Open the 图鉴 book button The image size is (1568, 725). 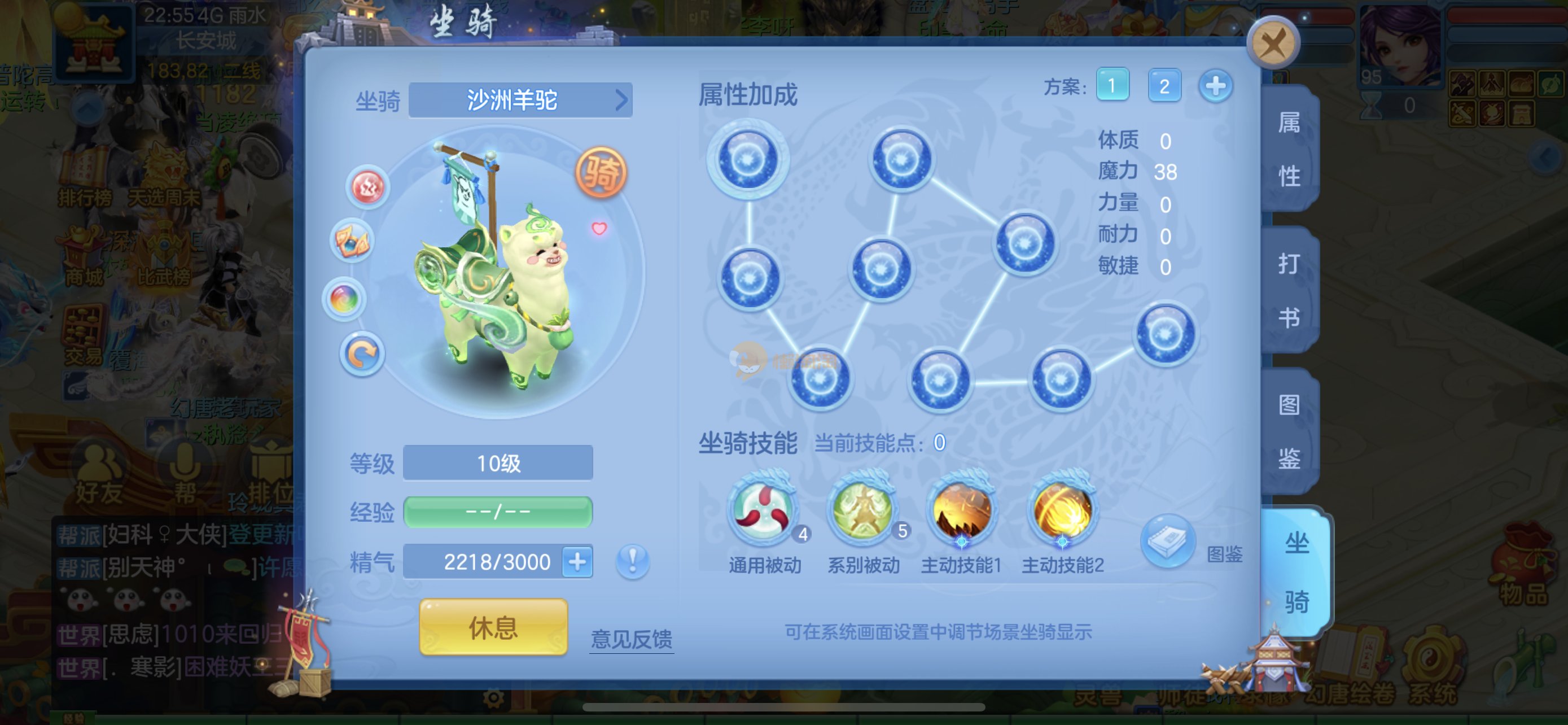click(x=1167, y=541)
